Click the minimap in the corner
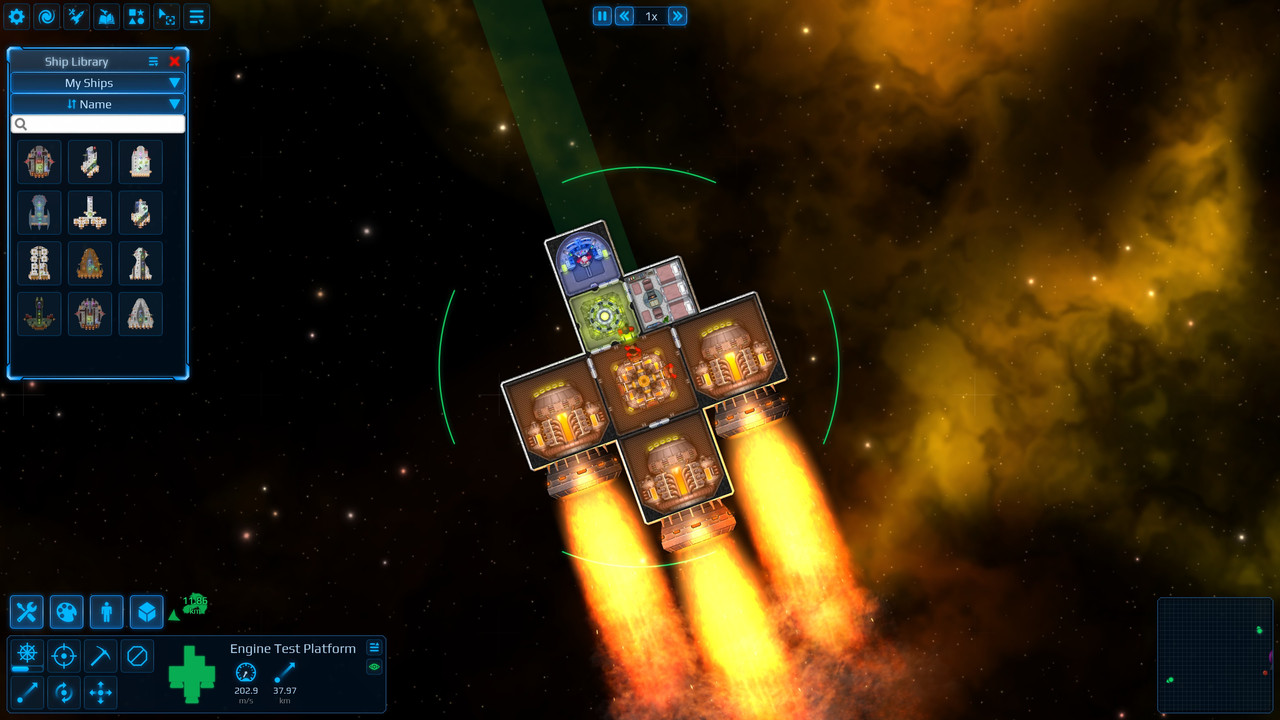This screenshot has width=1280, height=720. pyautogui.click(x=1215, y=655)
